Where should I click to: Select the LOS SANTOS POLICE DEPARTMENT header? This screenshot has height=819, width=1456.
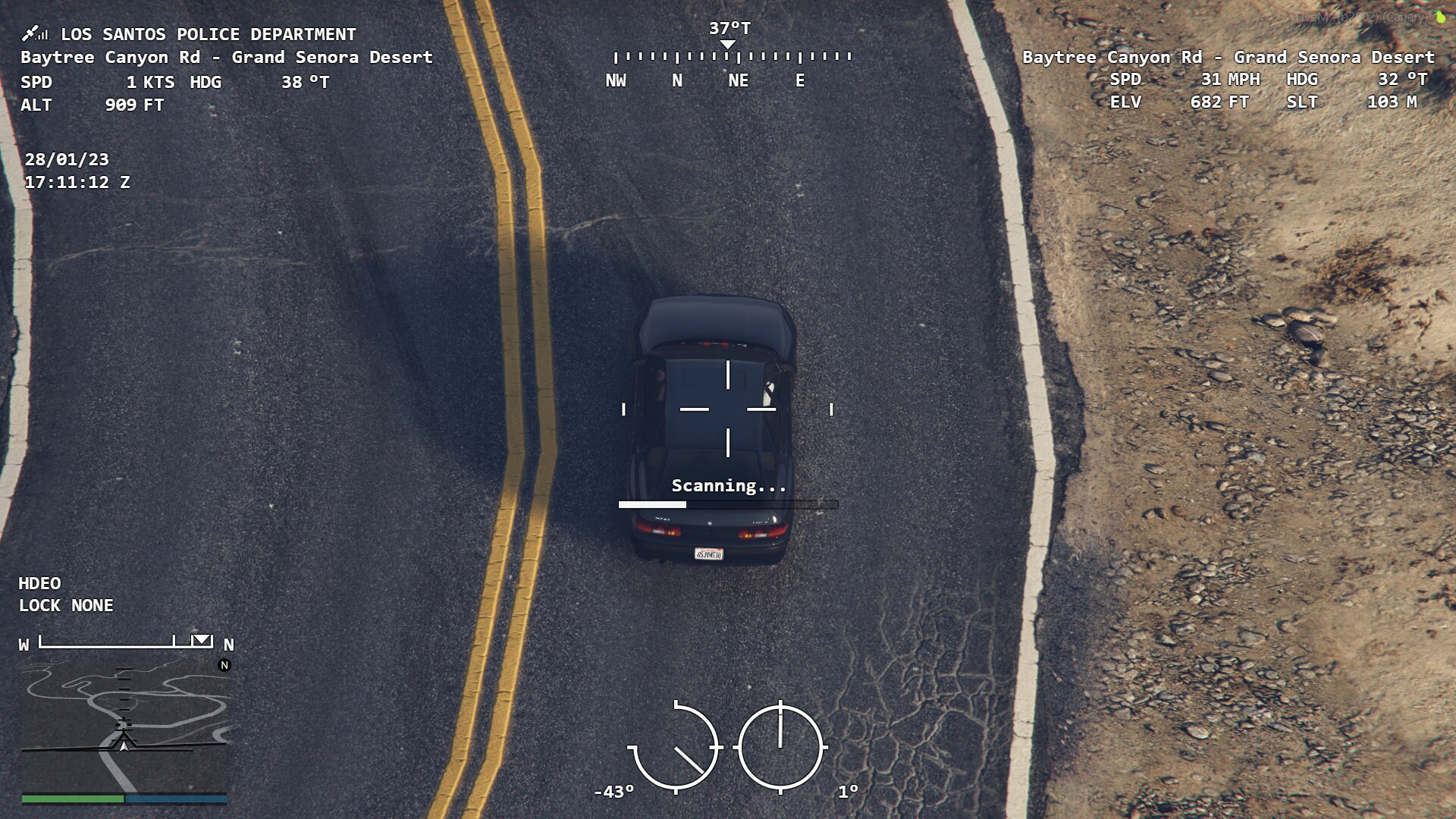pos(209,34)
